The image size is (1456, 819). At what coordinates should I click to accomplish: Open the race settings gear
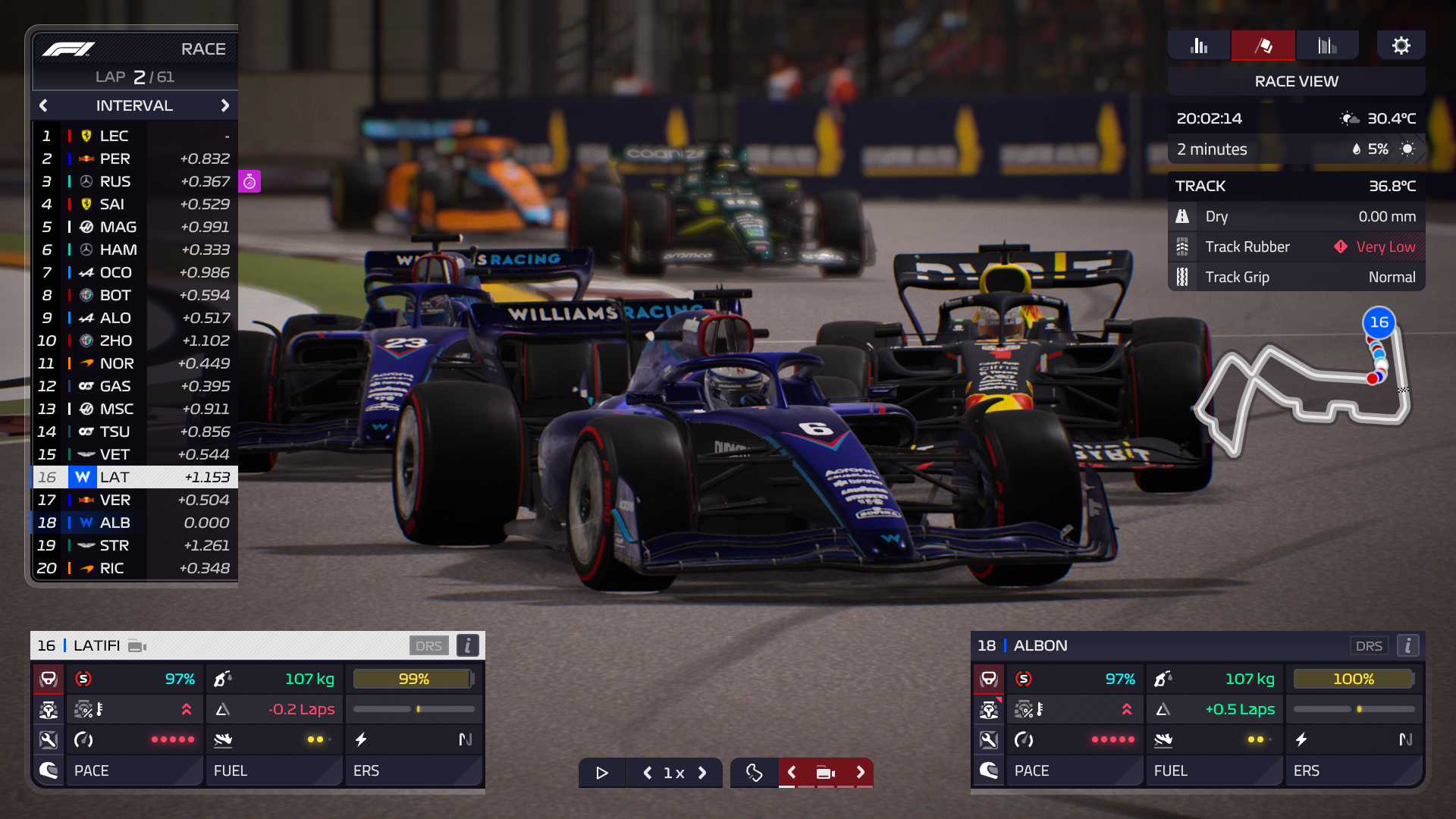click(1401, 45)
